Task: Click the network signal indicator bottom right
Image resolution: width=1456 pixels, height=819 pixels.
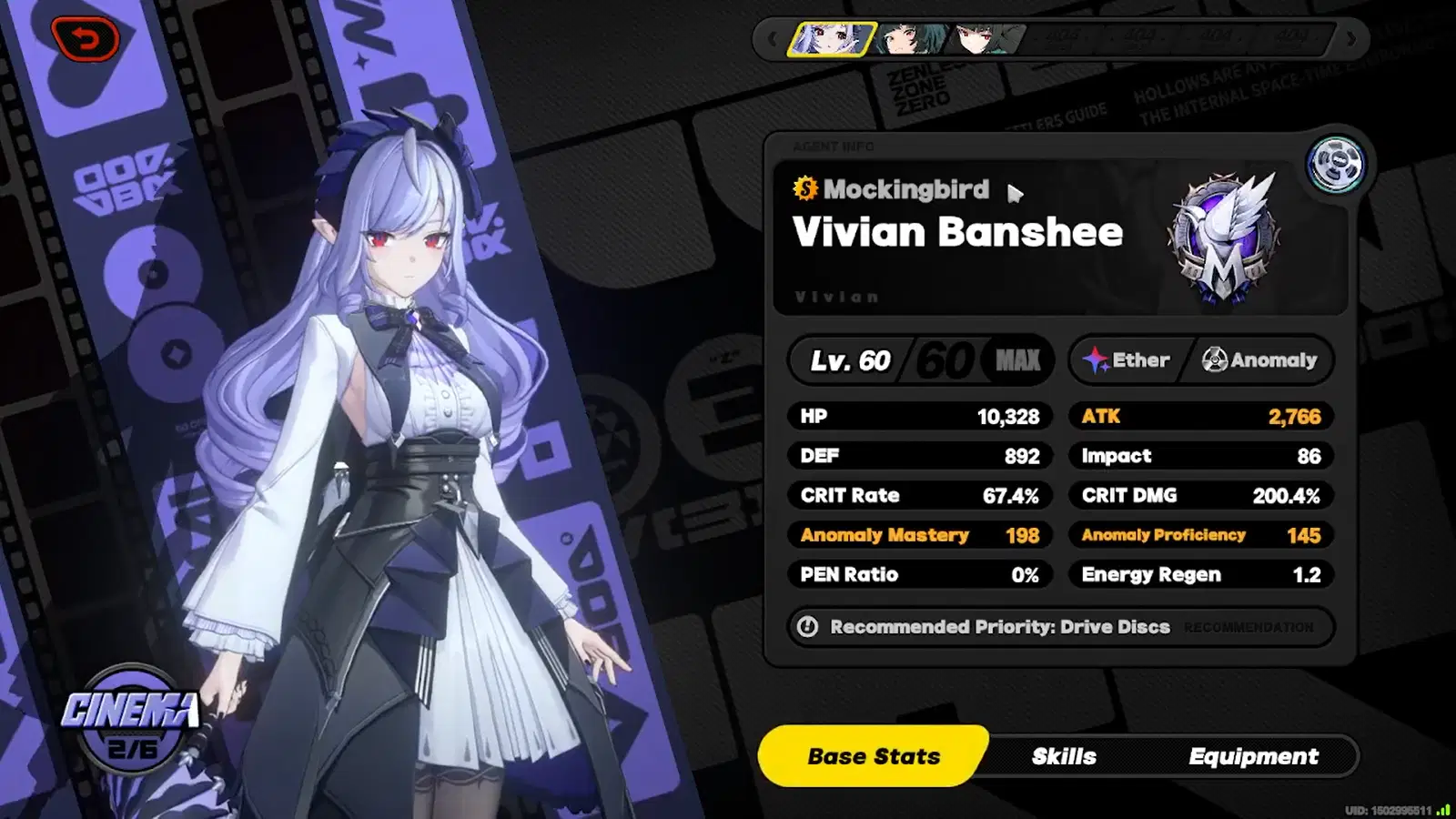Action: (1445, 808)
